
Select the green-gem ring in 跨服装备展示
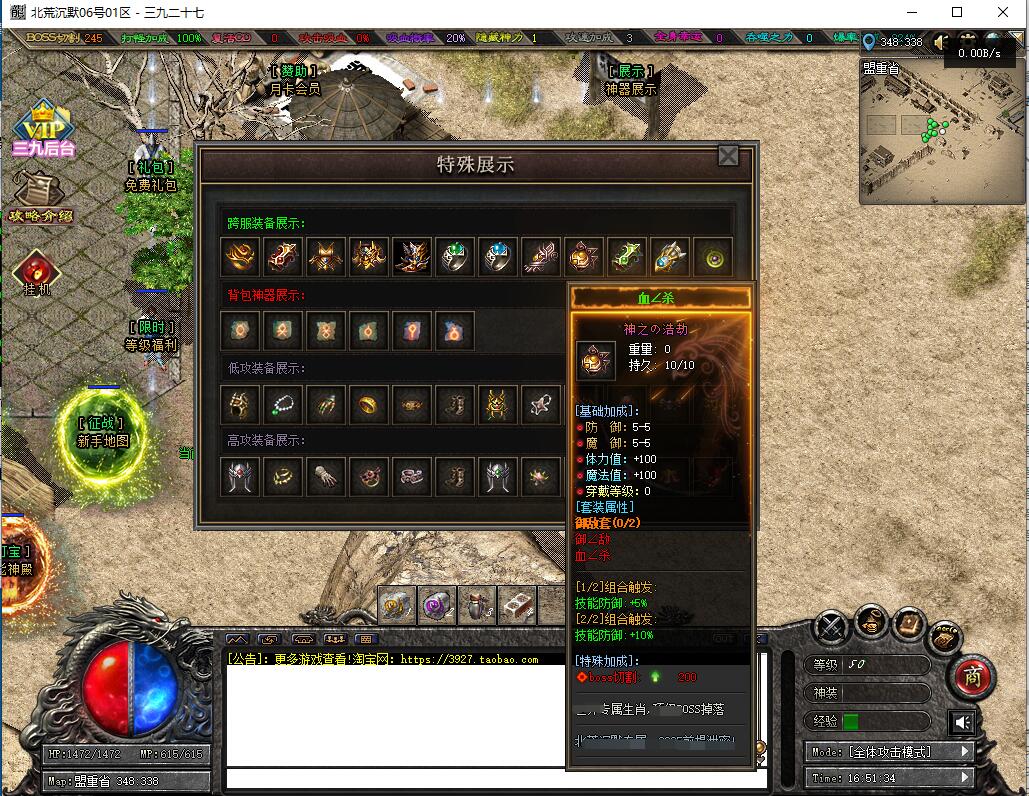pos(455,257)
